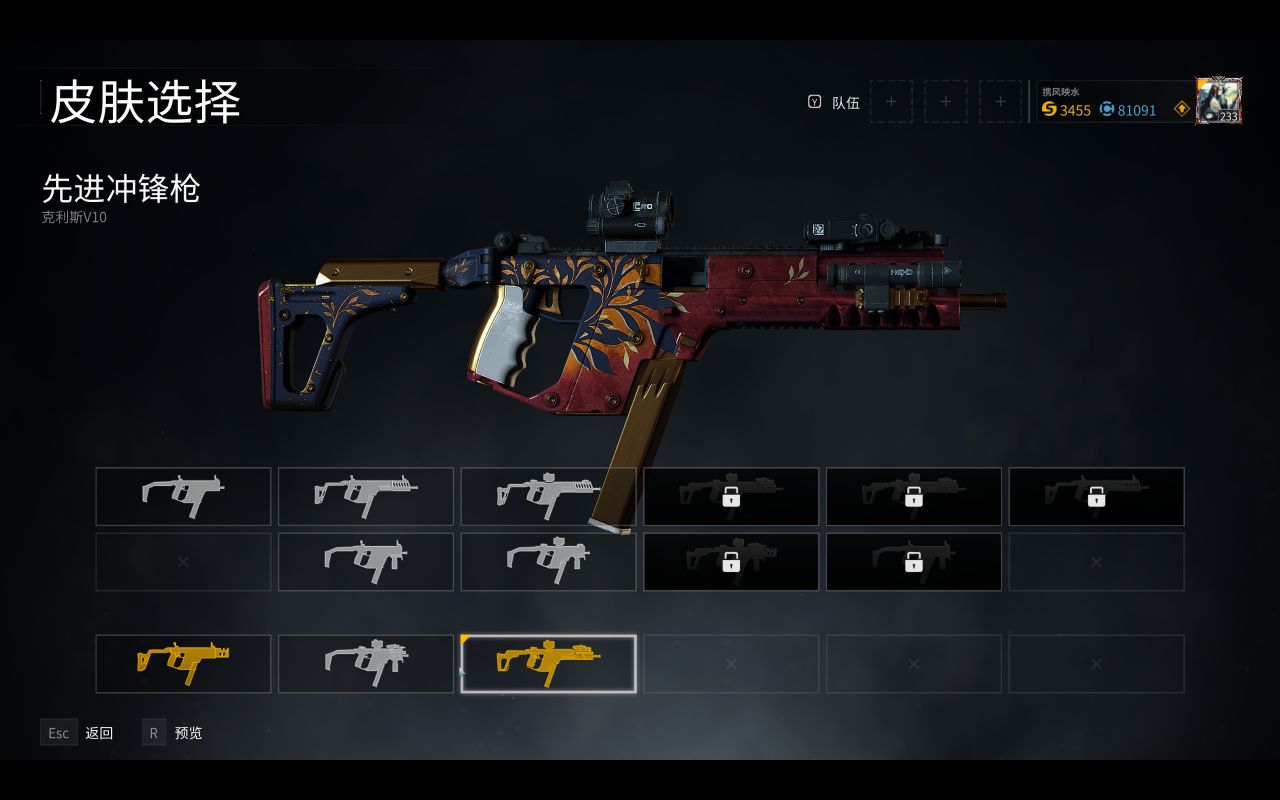The image size is (1280, 800).
Task: Open the player profile avatar
Action: pos(1218,101)
